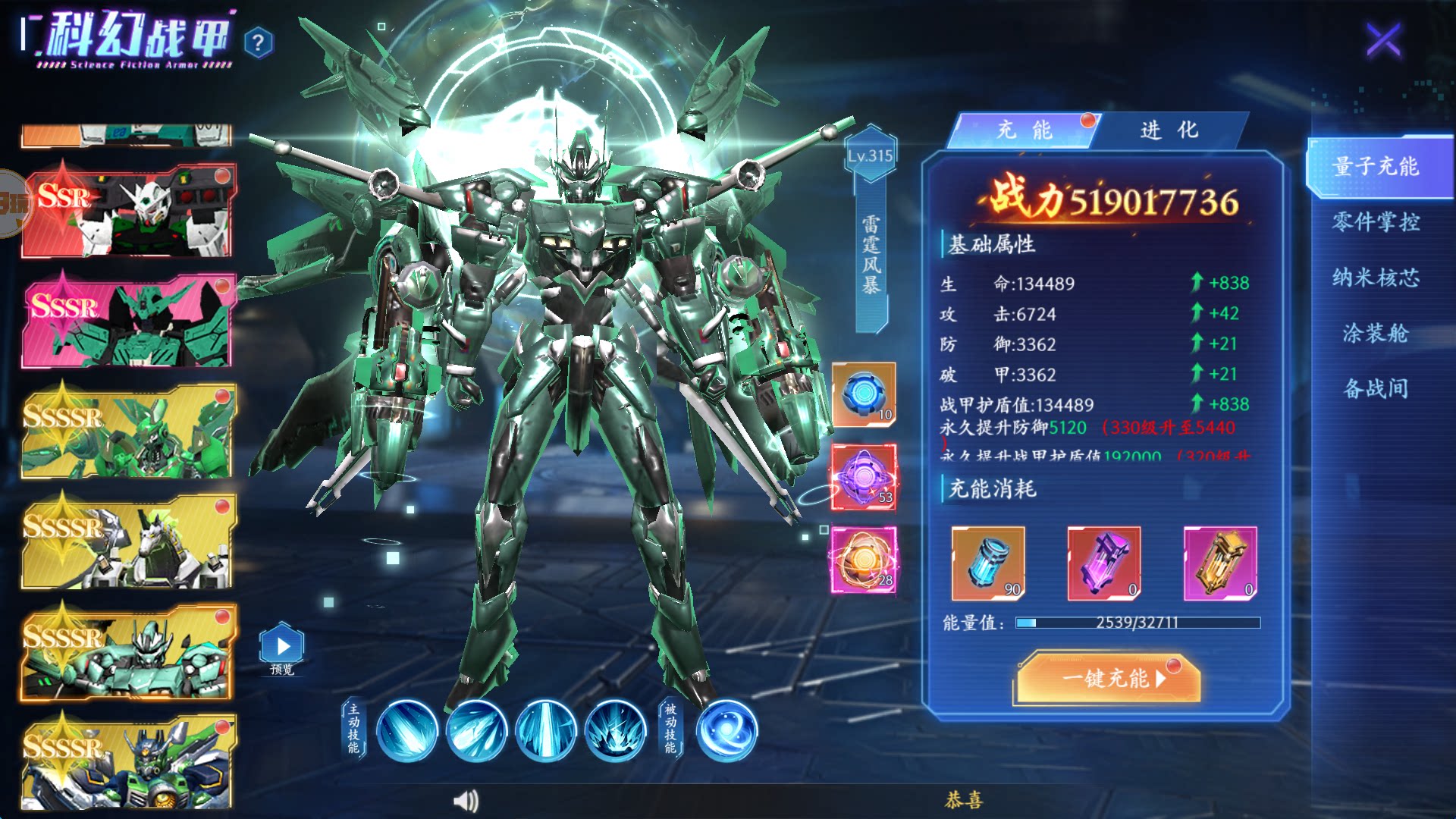Select the blue orb item with 10

[864, 394]
